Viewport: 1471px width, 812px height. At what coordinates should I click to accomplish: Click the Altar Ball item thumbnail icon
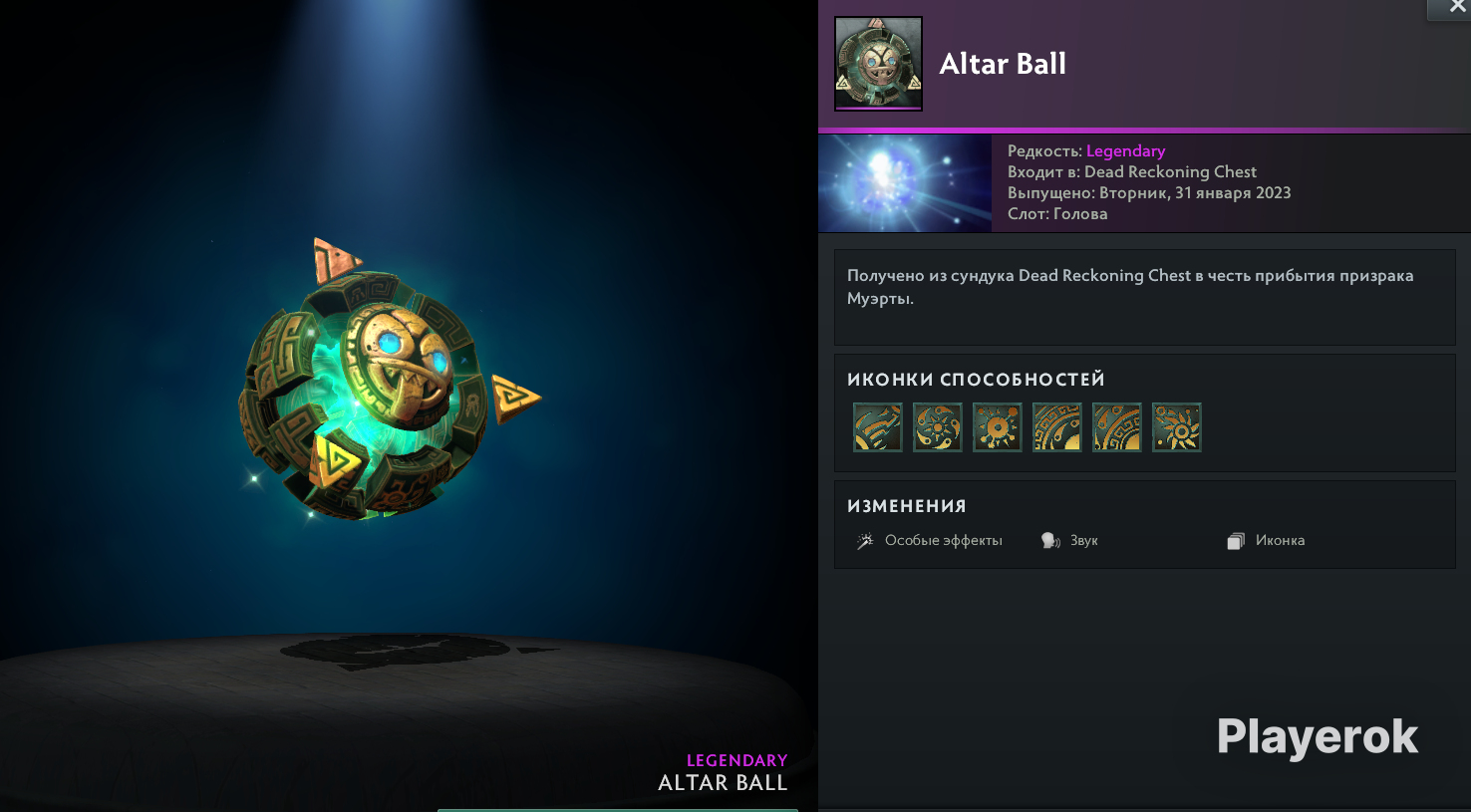(x=878, y=63)
